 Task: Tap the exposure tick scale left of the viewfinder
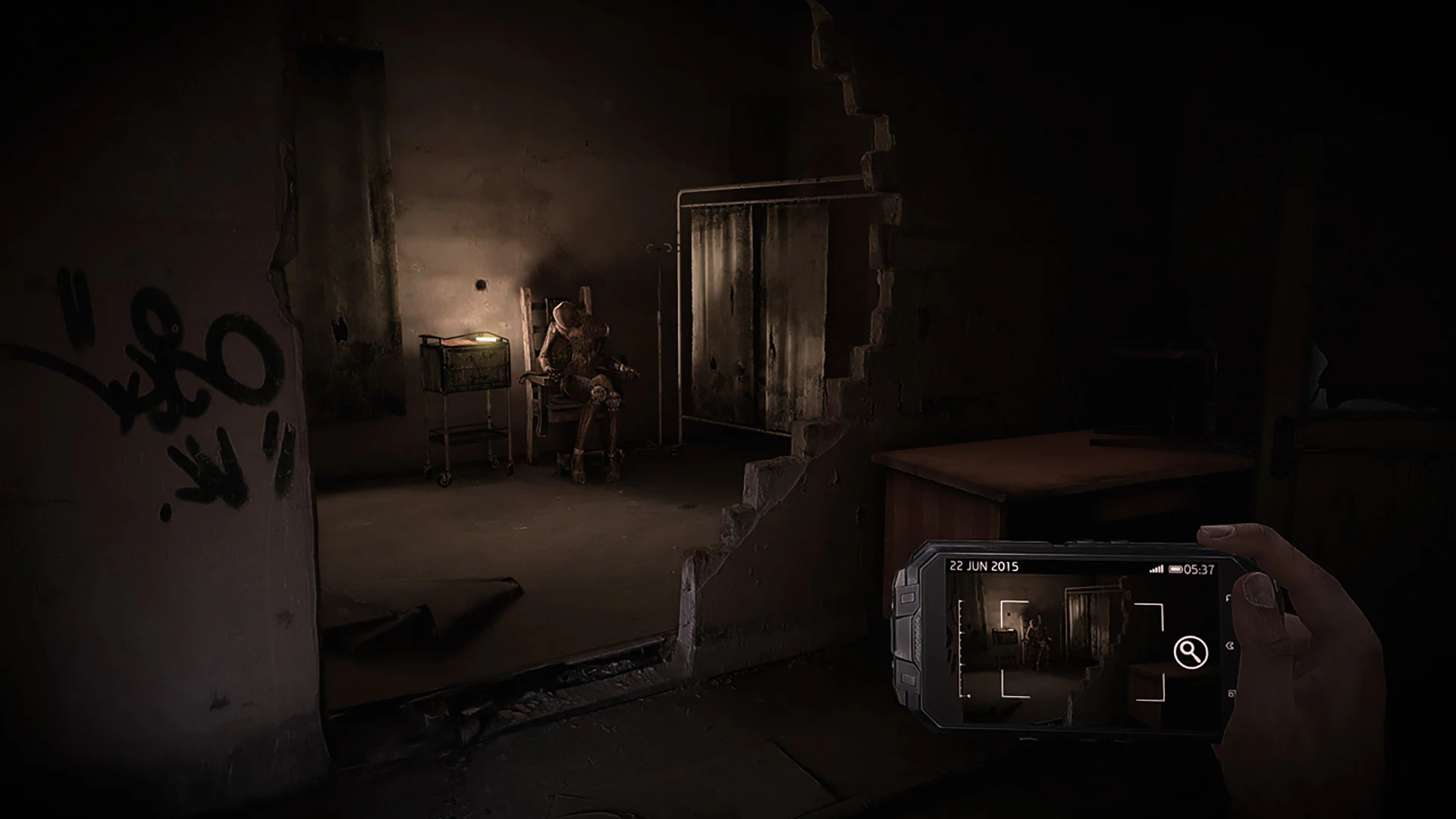[960, 648]
